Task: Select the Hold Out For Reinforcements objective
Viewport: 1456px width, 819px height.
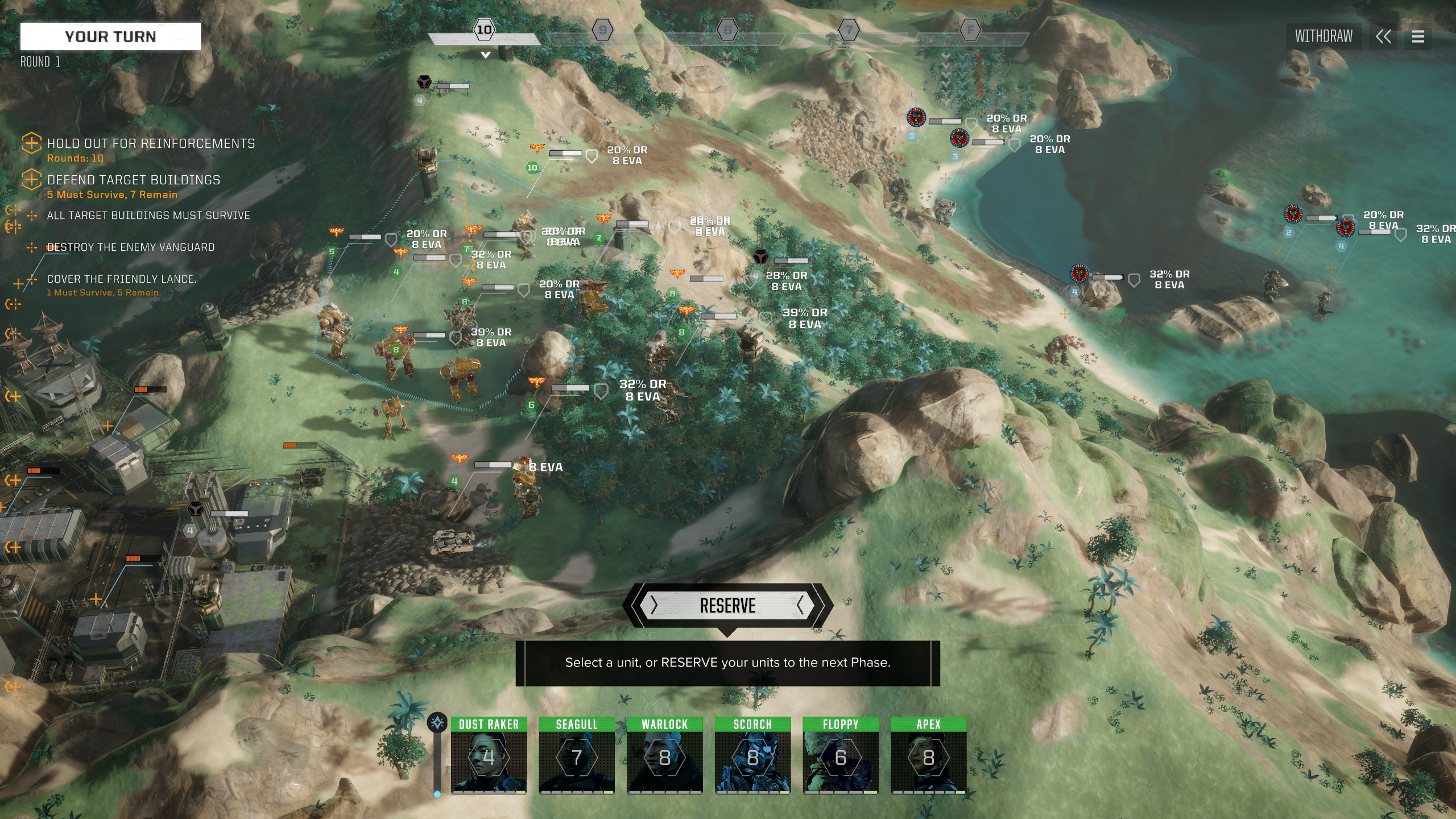Action: [151, 144]
